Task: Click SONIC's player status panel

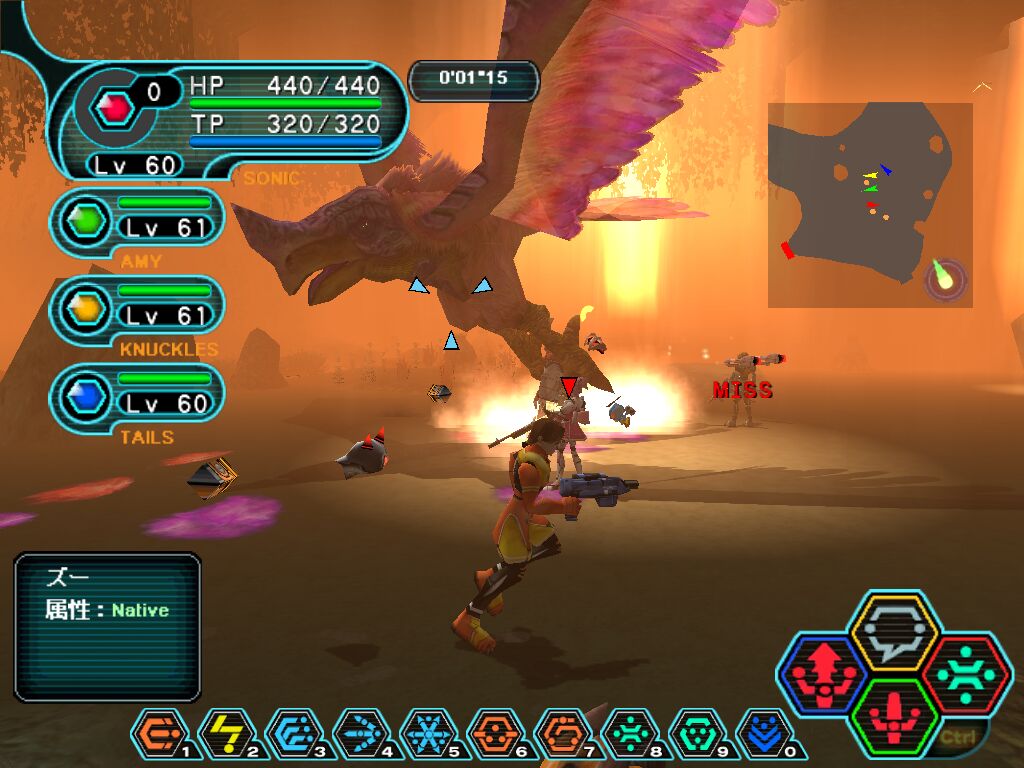Action: 230,122
